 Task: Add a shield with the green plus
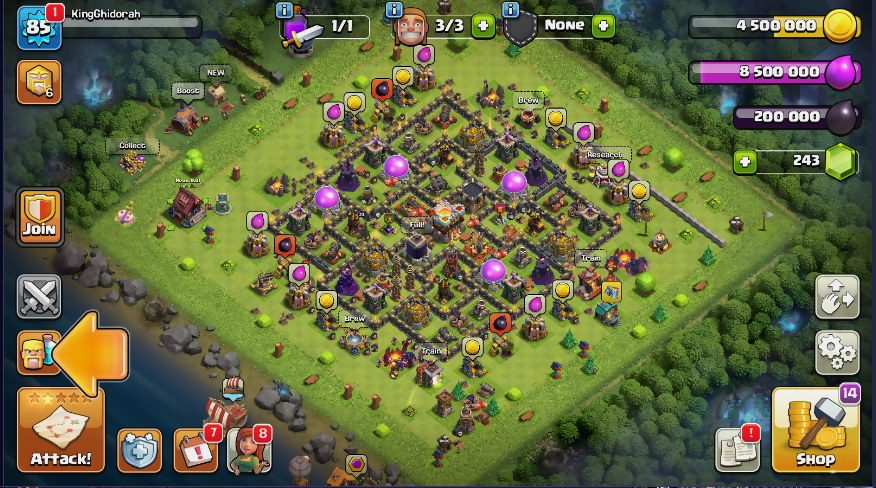(603, 25)
